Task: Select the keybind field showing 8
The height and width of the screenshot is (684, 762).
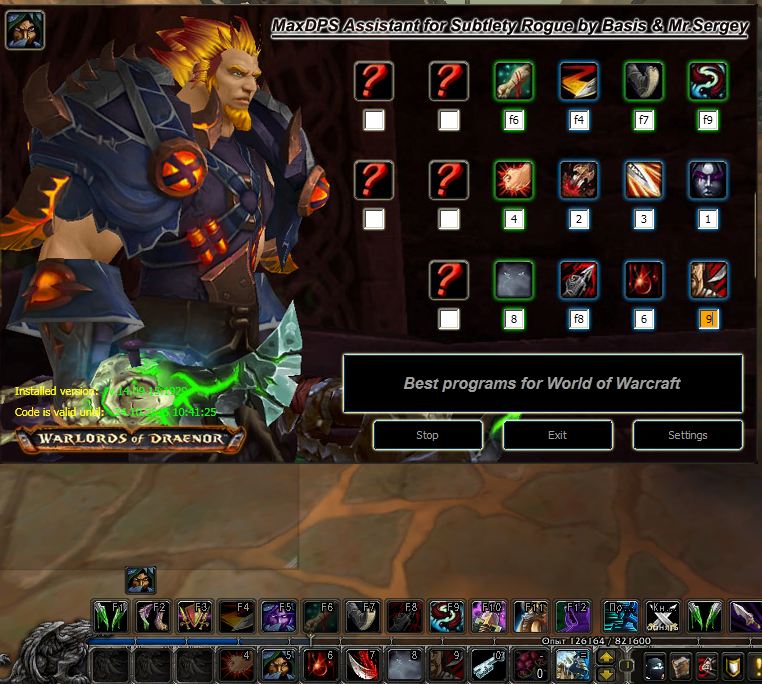Action: [x=514, y=319]
